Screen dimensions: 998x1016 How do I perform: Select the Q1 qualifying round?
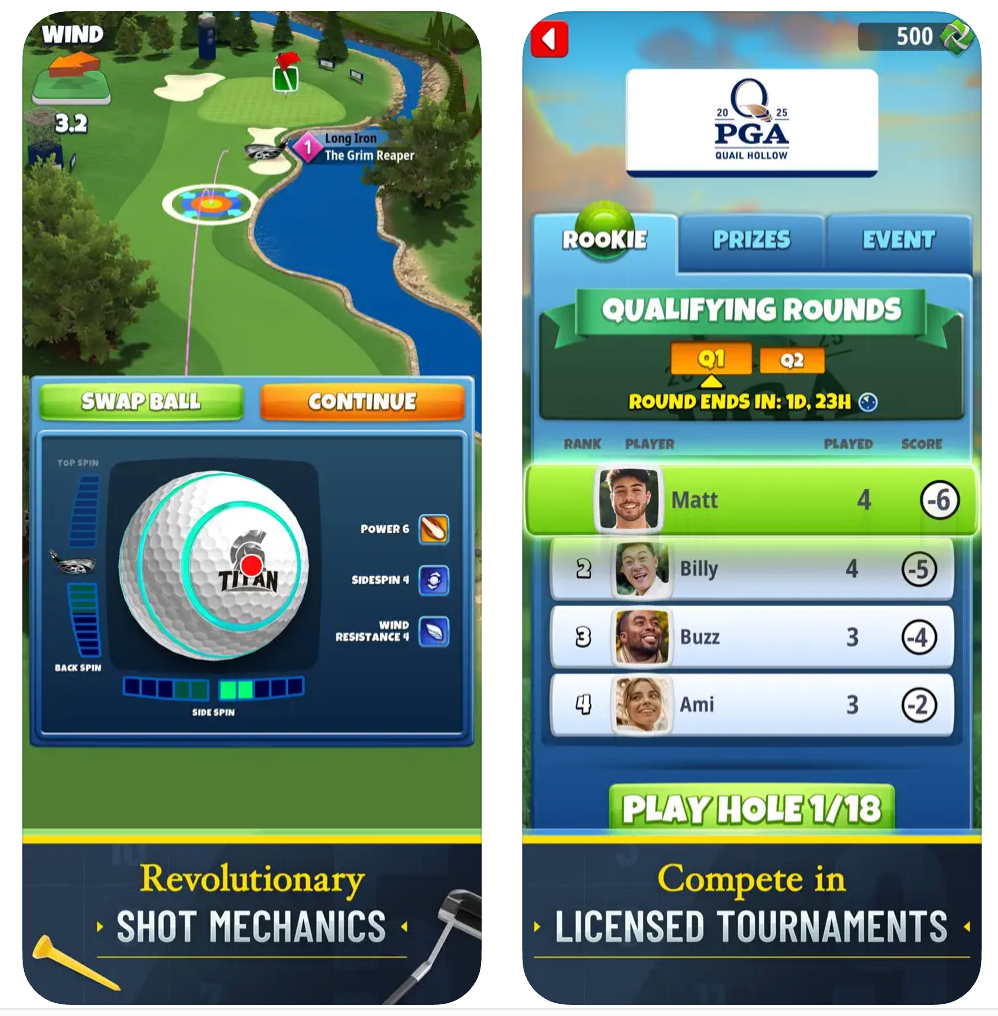point(711,359)
